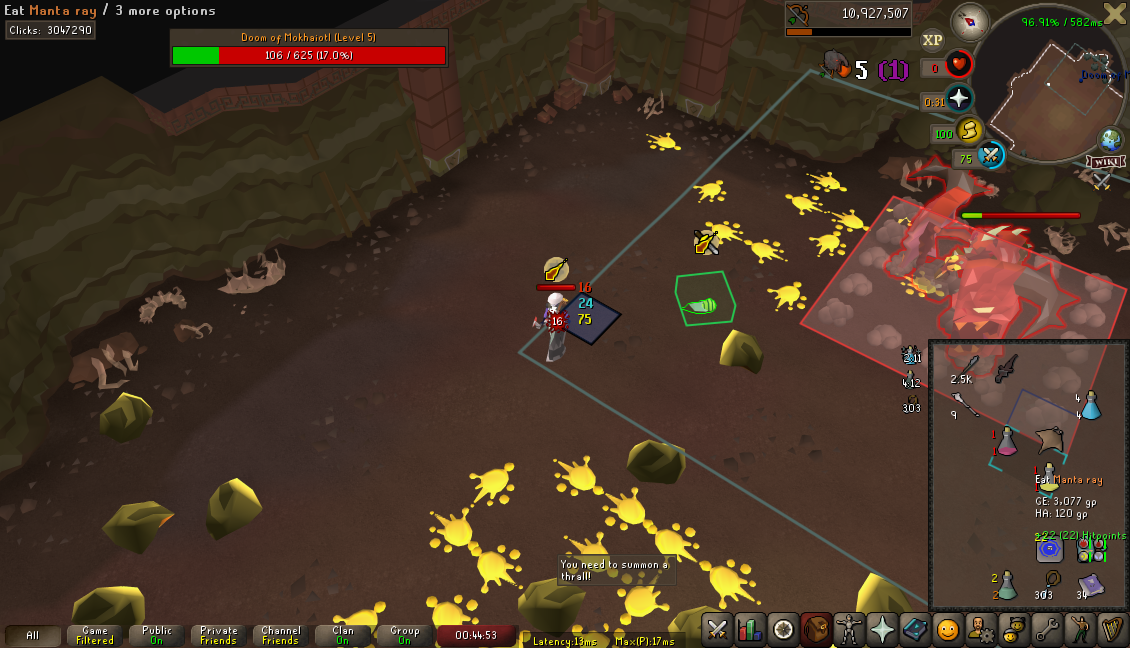
Task: Open the Emotes tab
Action: click(1080, 630)
